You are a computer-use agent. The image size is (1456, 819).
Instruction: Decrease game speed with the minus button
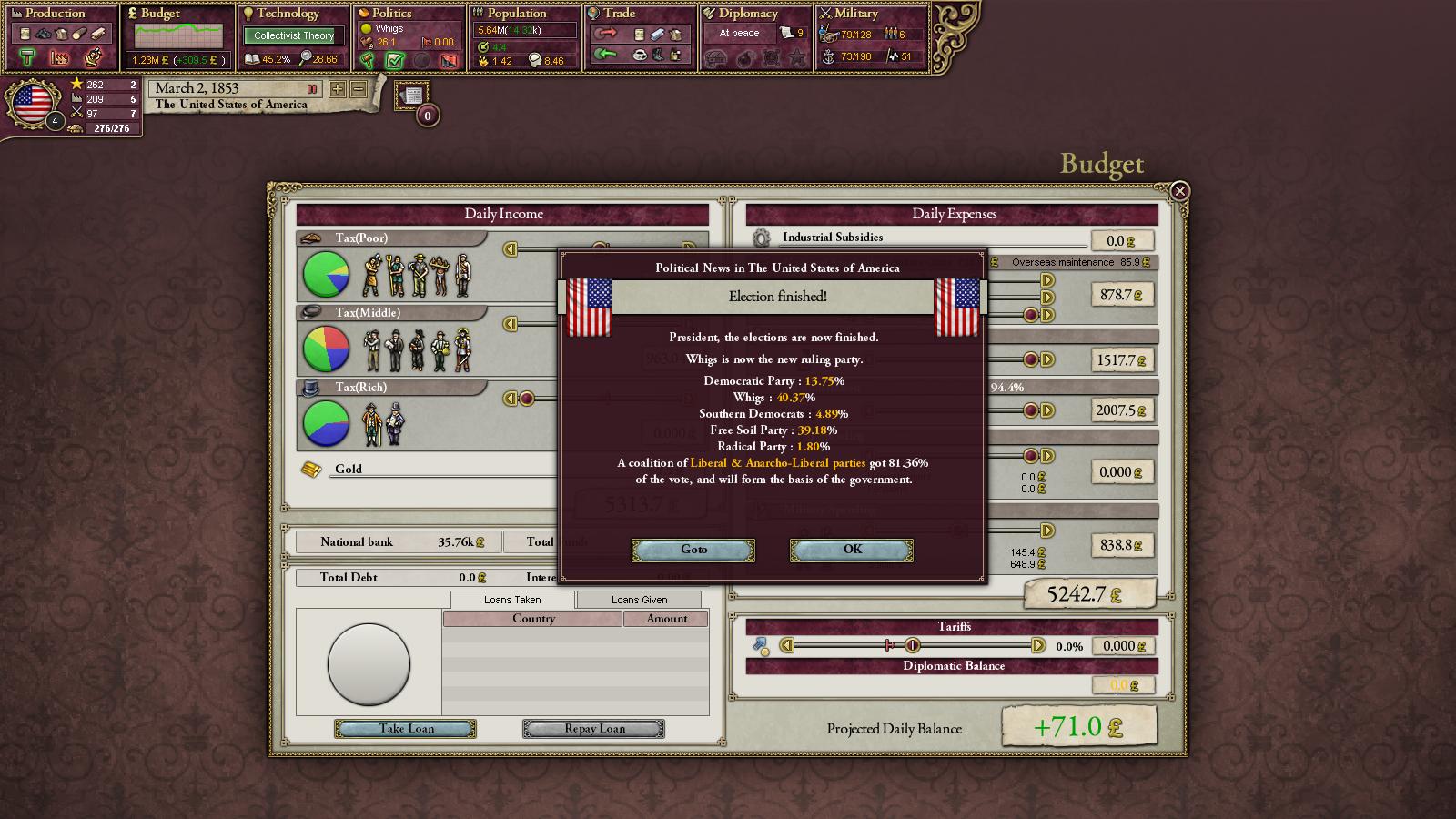(359, 89)
